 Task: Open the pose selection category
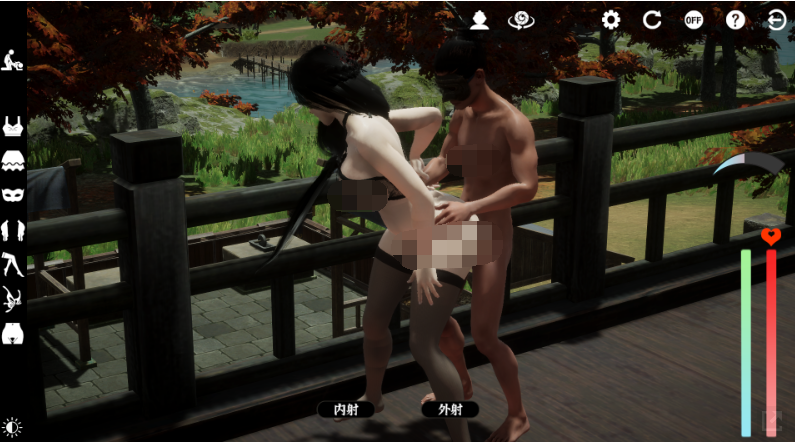[x=13, y=59]
